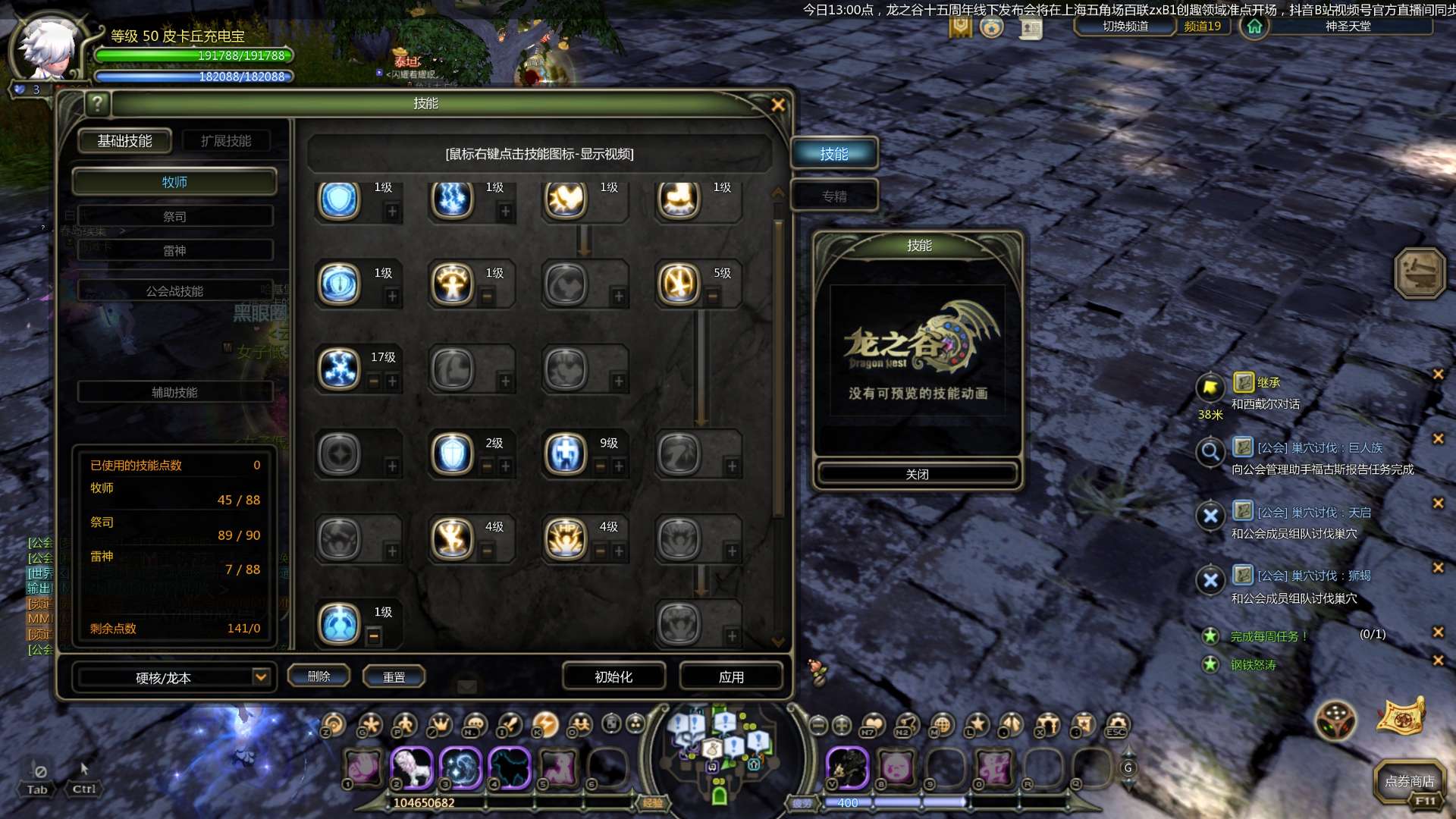The width and height of the screenshot is (1456, 819).
Task: Select the level 9 healing cross skill icon
Action: click(x=566, y=453)
